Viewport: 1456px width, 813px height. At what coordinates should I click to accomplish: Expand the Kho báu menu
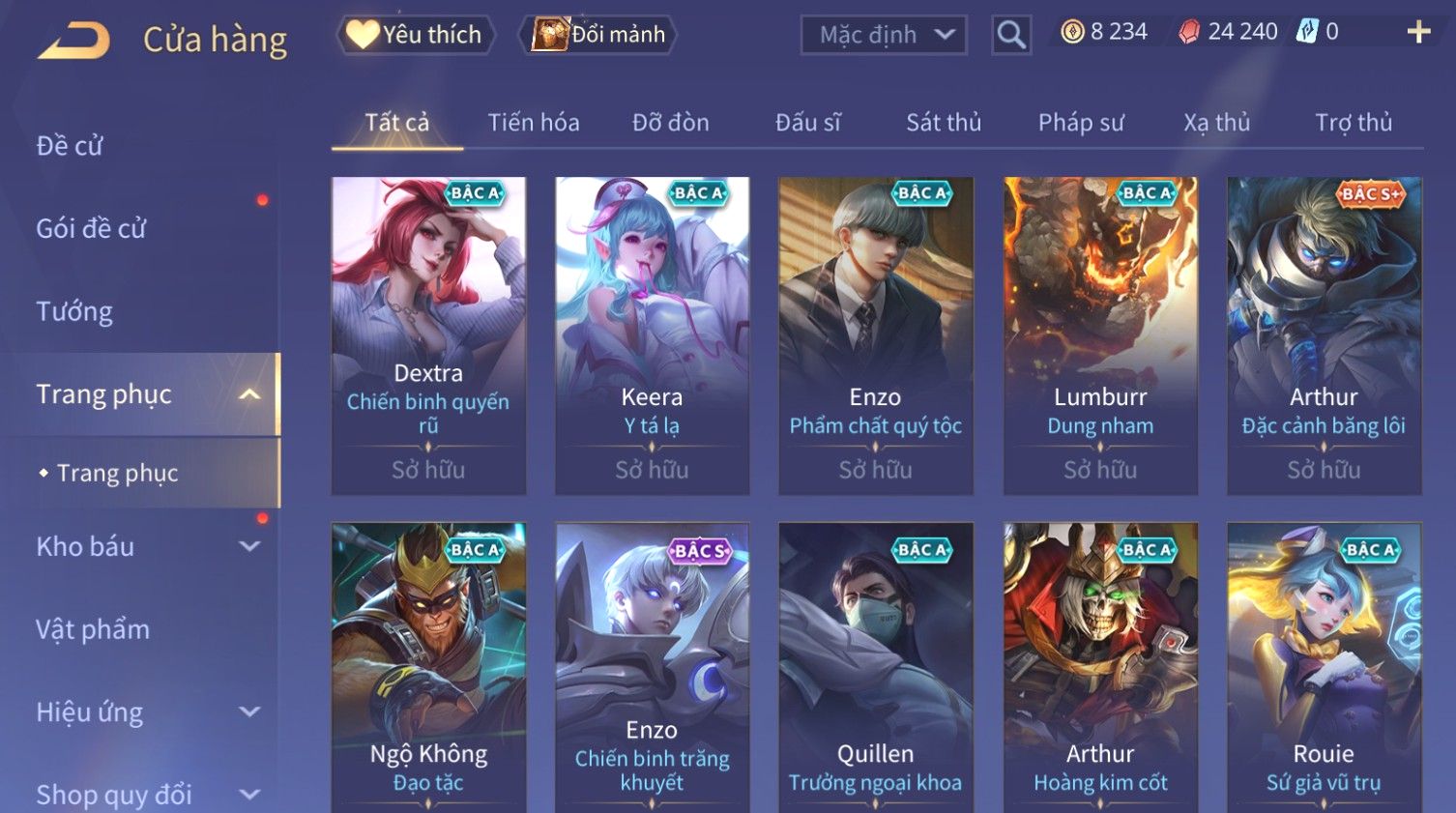(145, 546)
